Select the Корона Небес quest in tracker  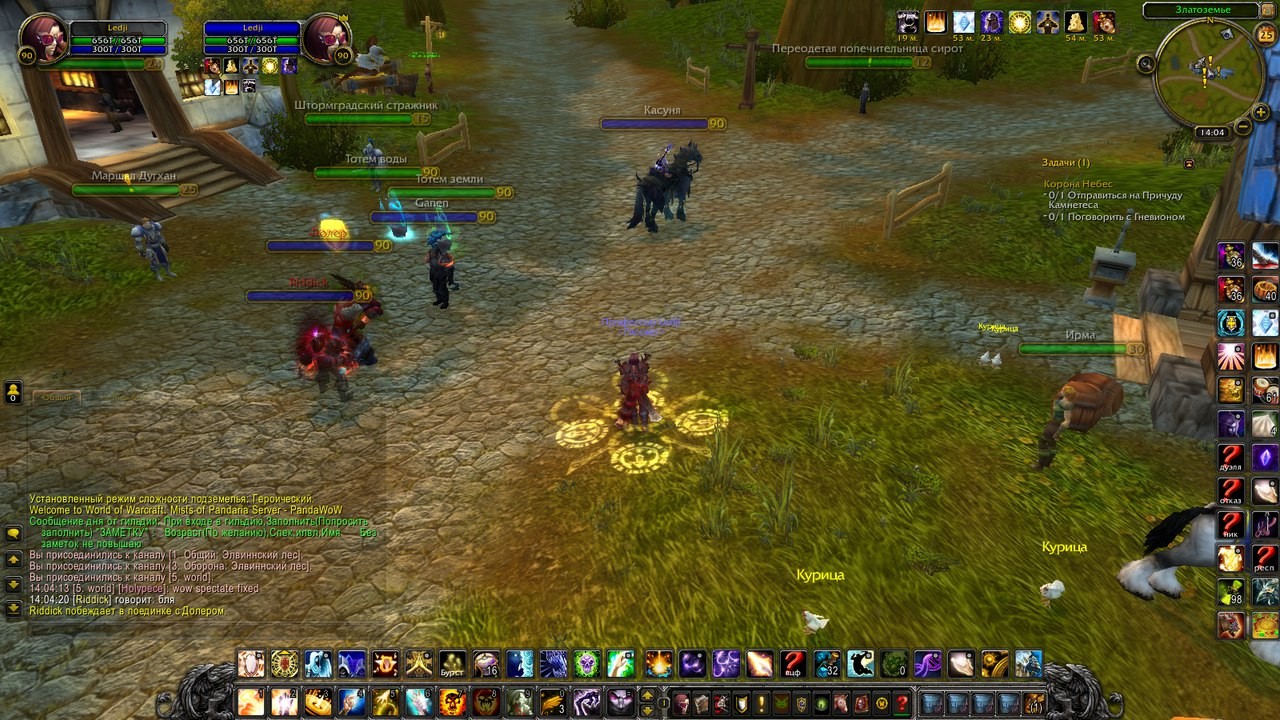point(1078,184)
